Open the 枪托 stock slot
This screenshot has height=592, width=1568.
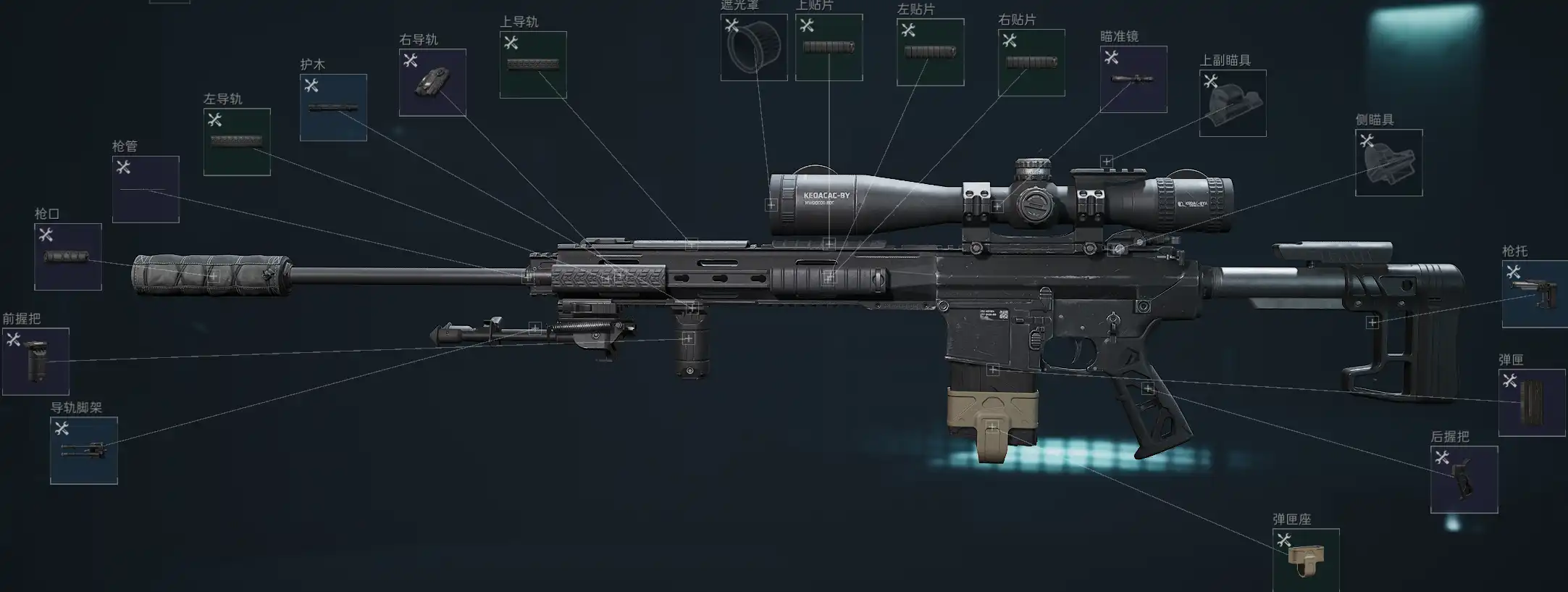coord(1535,295)
